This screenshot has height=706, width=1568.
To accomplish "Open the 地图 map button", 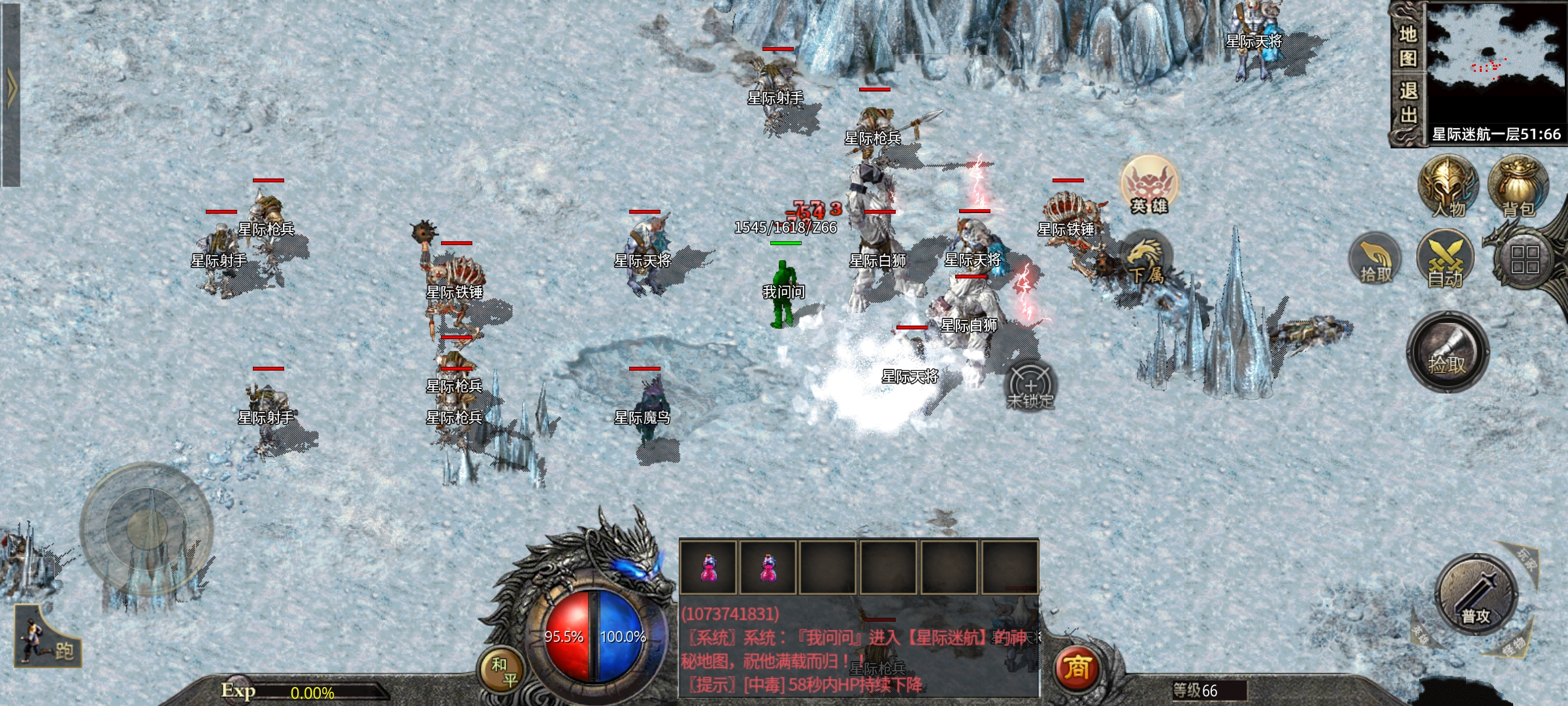I will pos(1408,46).
